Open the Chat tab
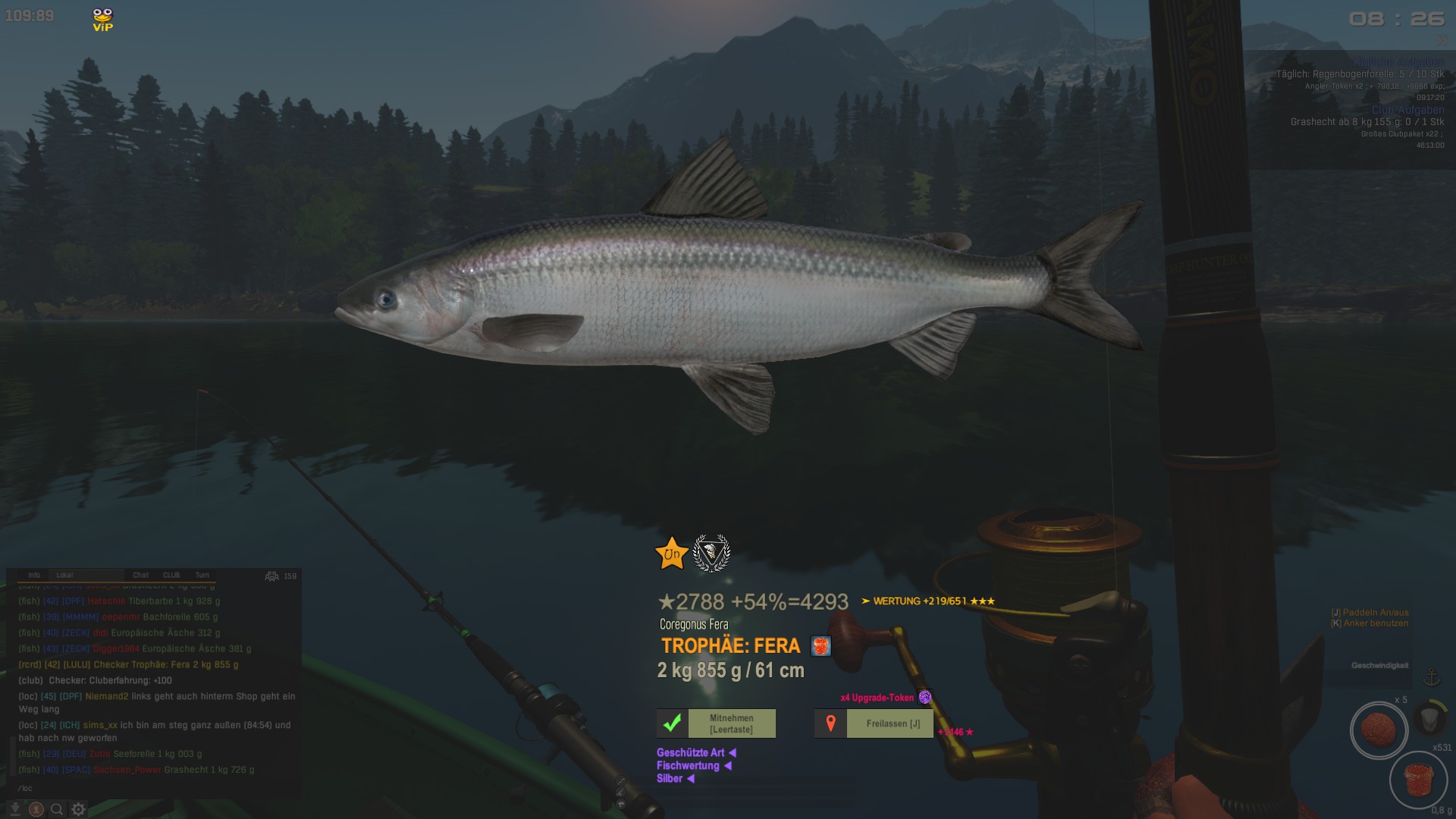Screen dimensions: 1456x819 [141, 575]
